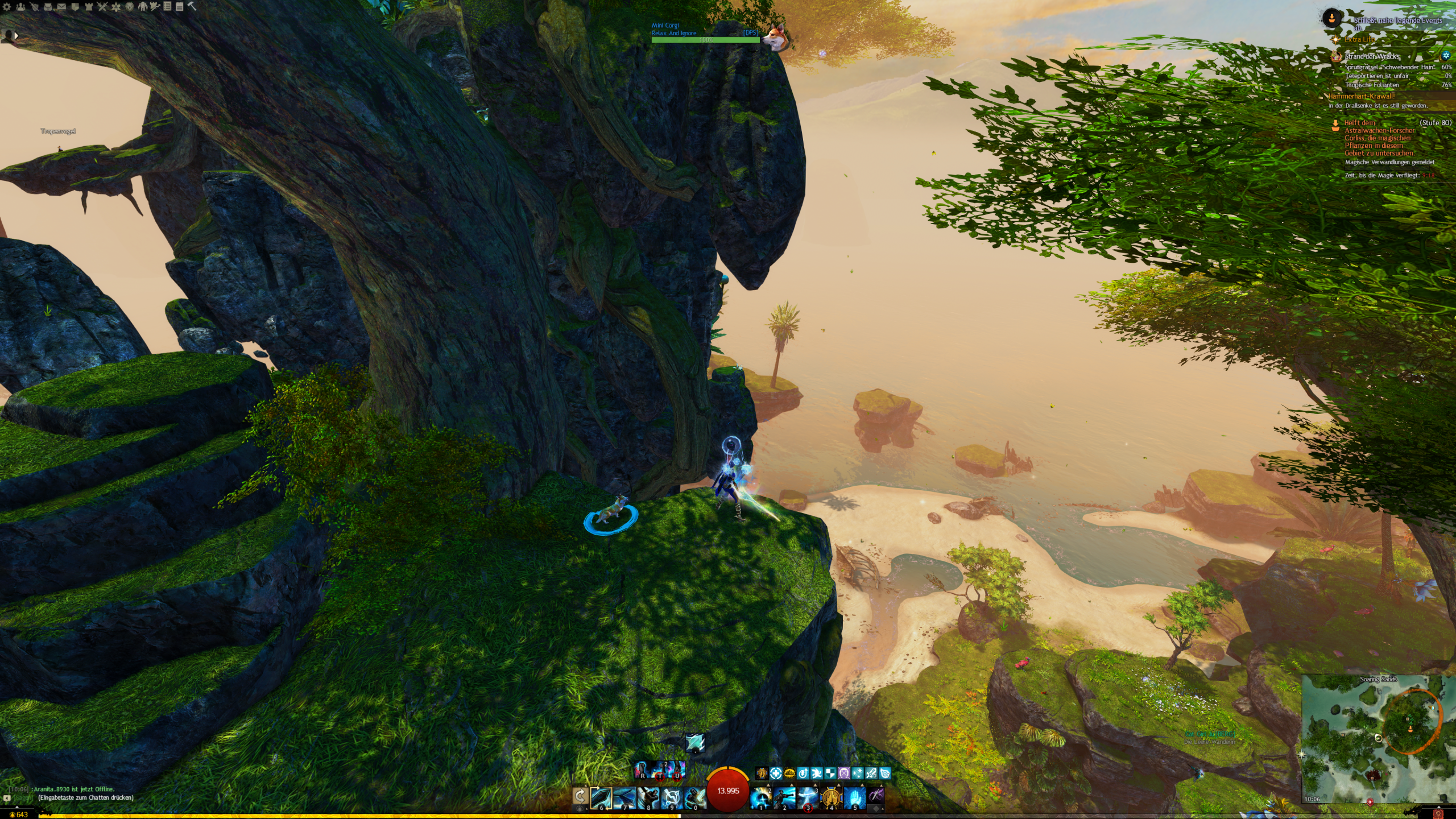Use the healing skill in slot 1
This screenshot has width=1456, height=819.
coord(761,797)
